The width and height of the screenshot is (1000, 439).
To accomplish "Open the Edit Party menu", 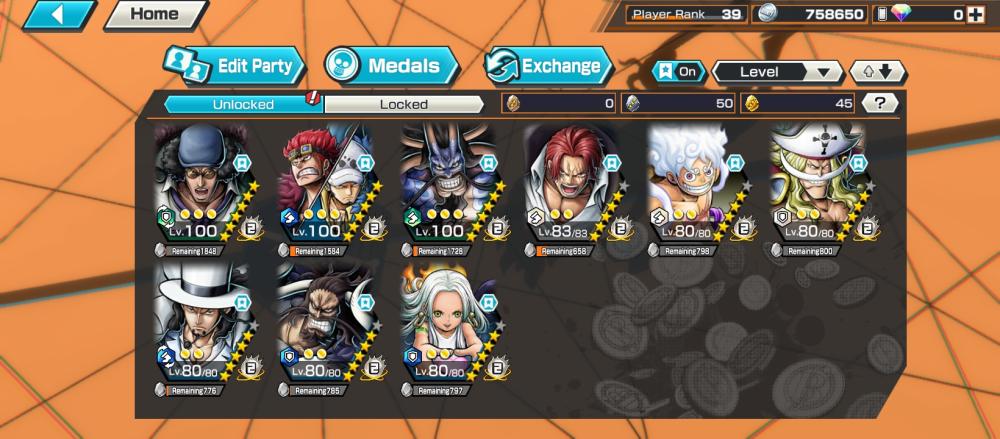I will (234, 67).
